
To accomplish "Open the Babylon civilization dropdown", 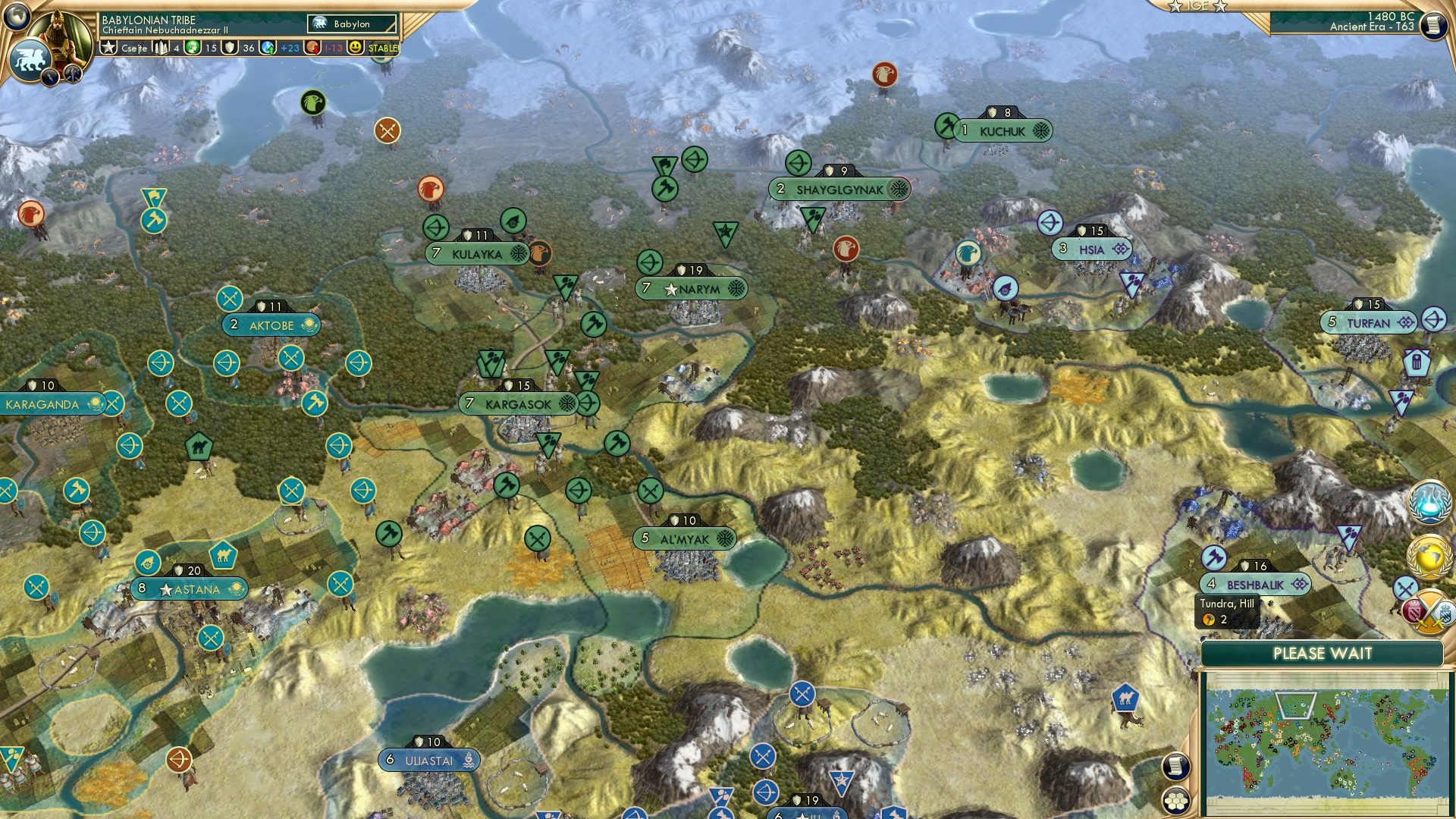I will (x=350, y=24).
